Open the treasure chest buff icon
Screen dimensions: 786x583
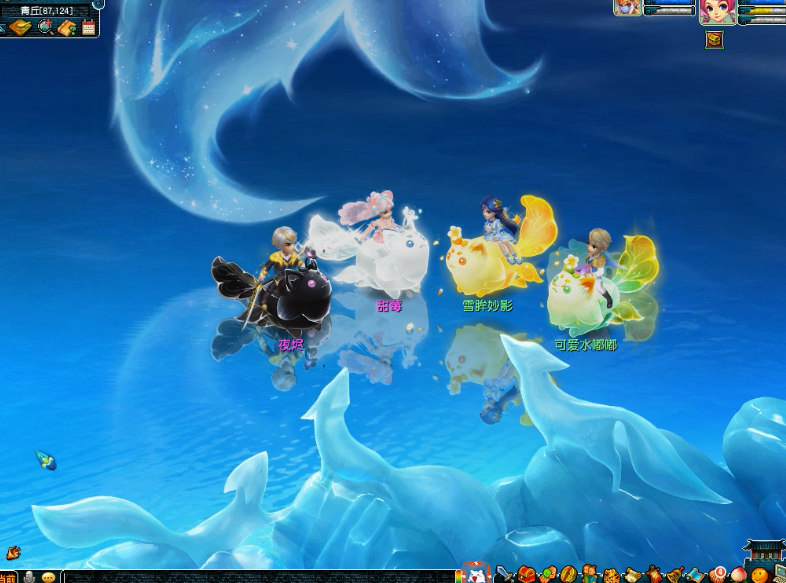point(714,40)
